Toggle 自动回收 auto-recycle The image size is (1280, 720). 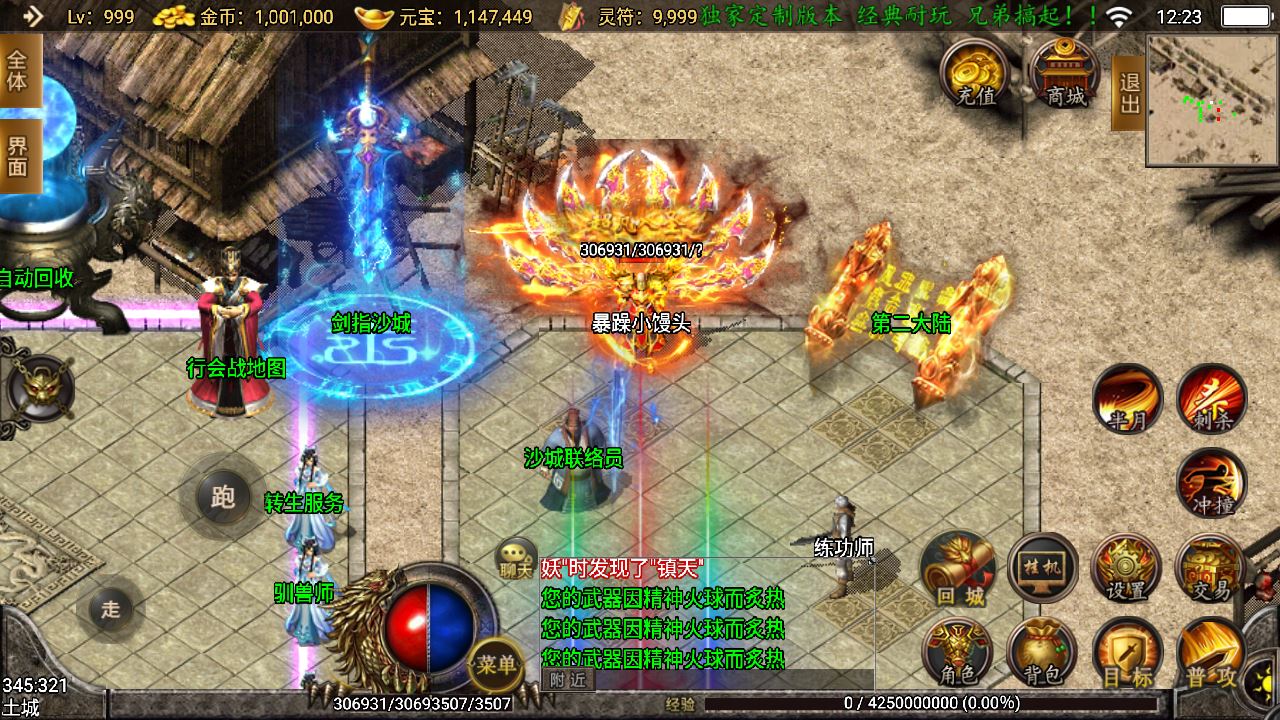(37, 278)
